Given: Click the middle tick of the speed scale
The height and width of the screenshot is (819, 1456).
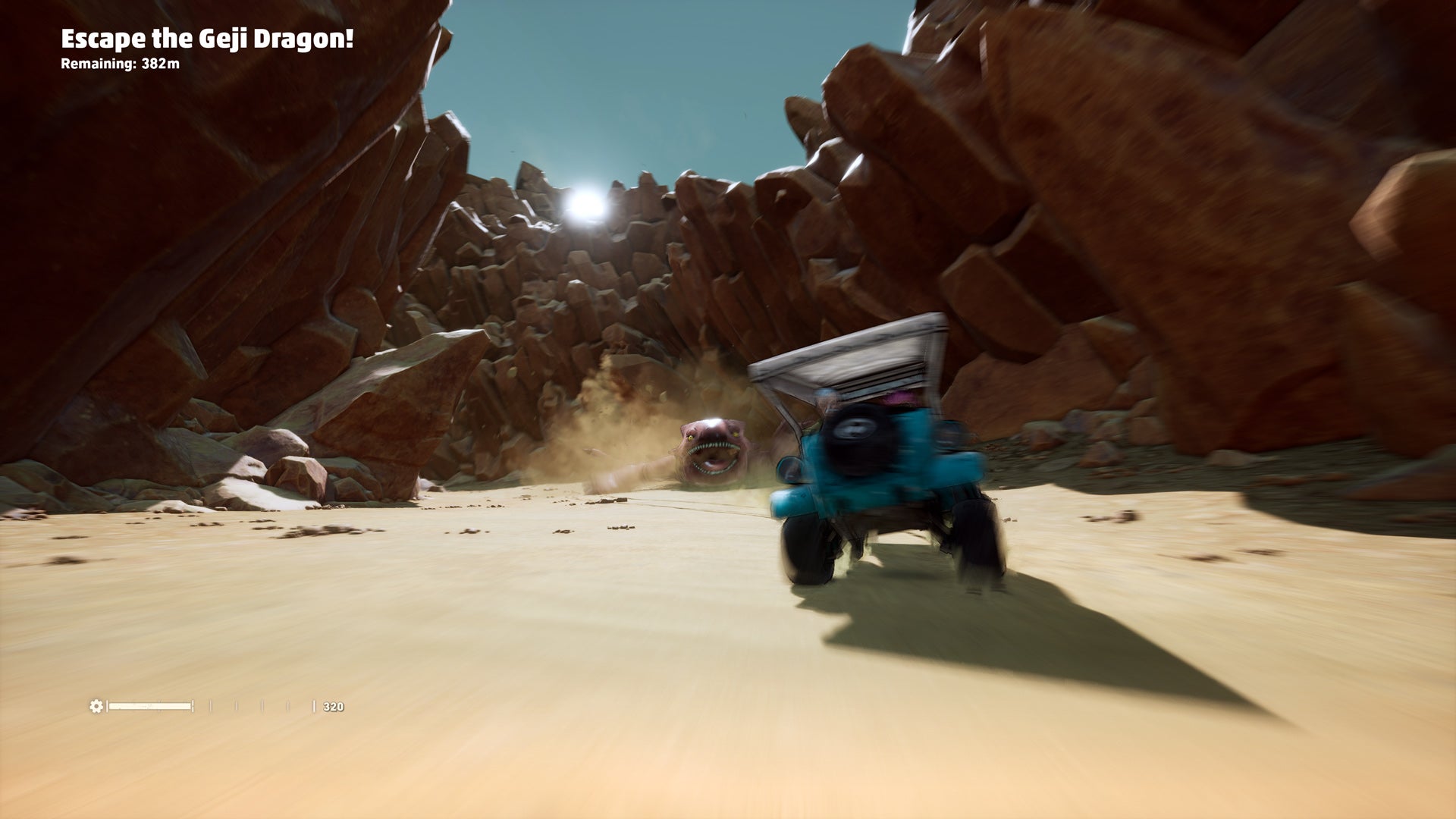Looking at the screenshot, I should pyautogui.click(x=262, y=705).
